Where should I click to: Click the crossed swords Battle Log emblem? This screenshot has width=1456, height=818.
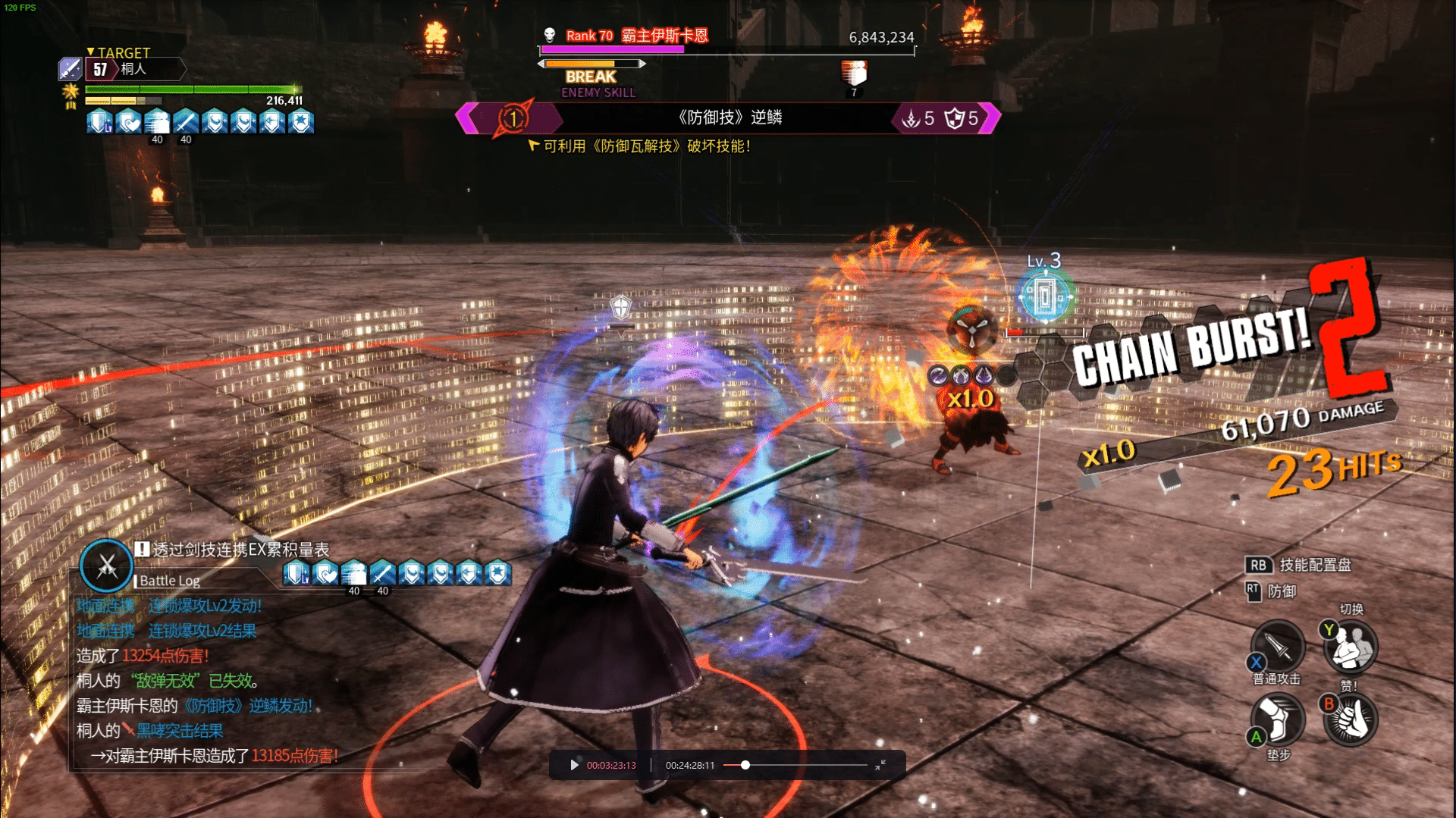click(x=107, y=566)
